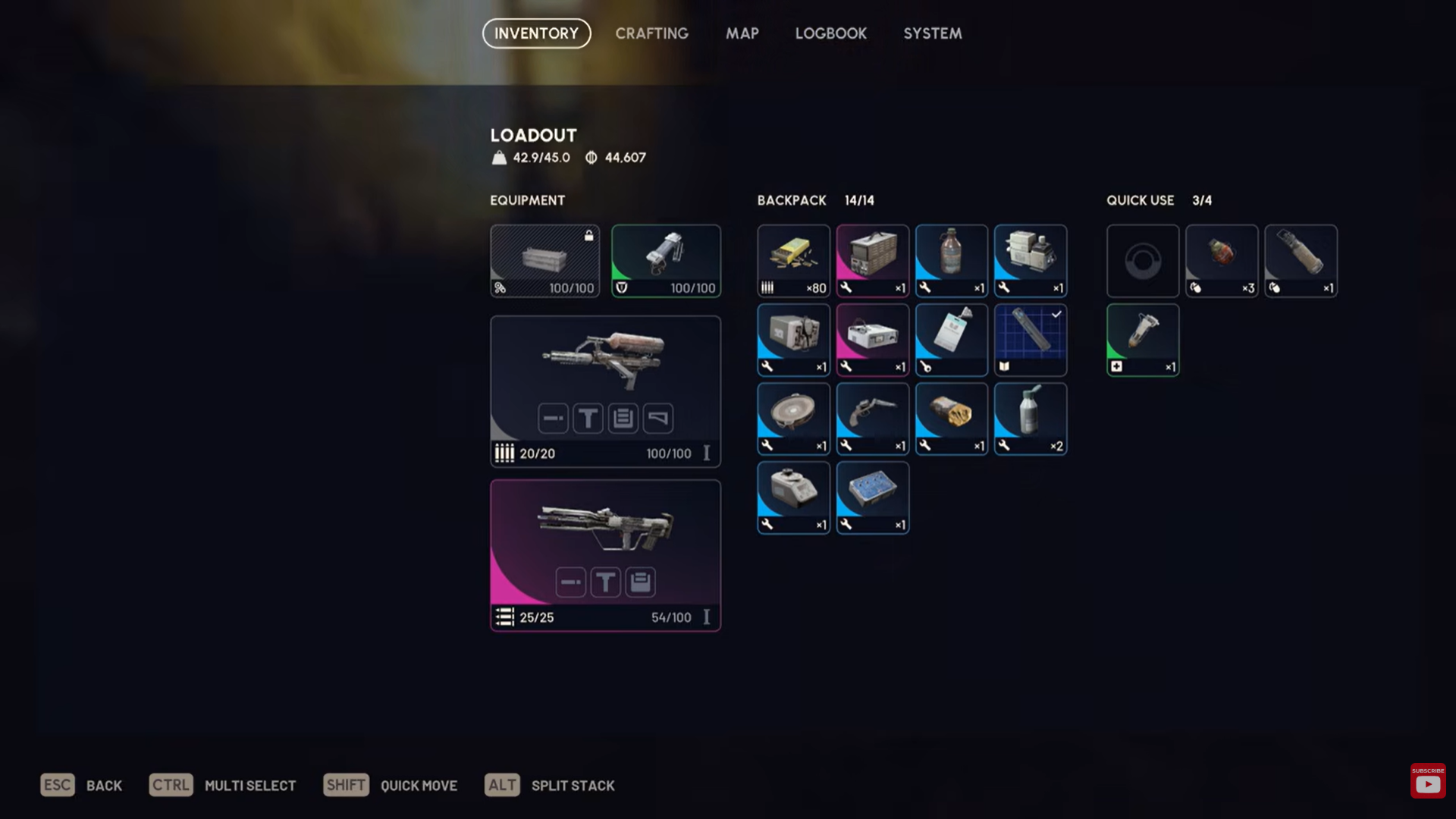Select the ammo stack of 80
1456x819 pixels.
click(x=793, y=260)
